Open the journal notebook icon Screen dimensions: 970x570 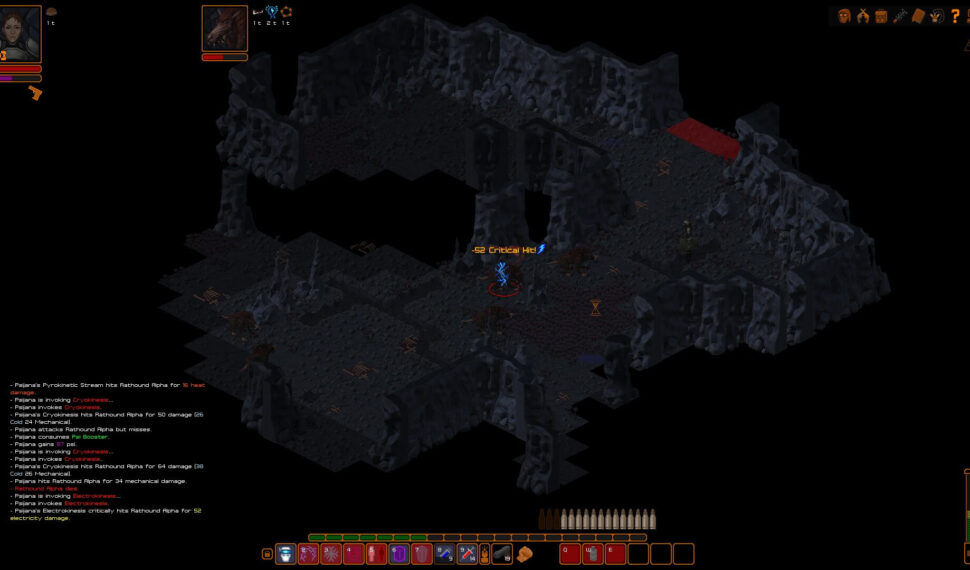[918, 16]
